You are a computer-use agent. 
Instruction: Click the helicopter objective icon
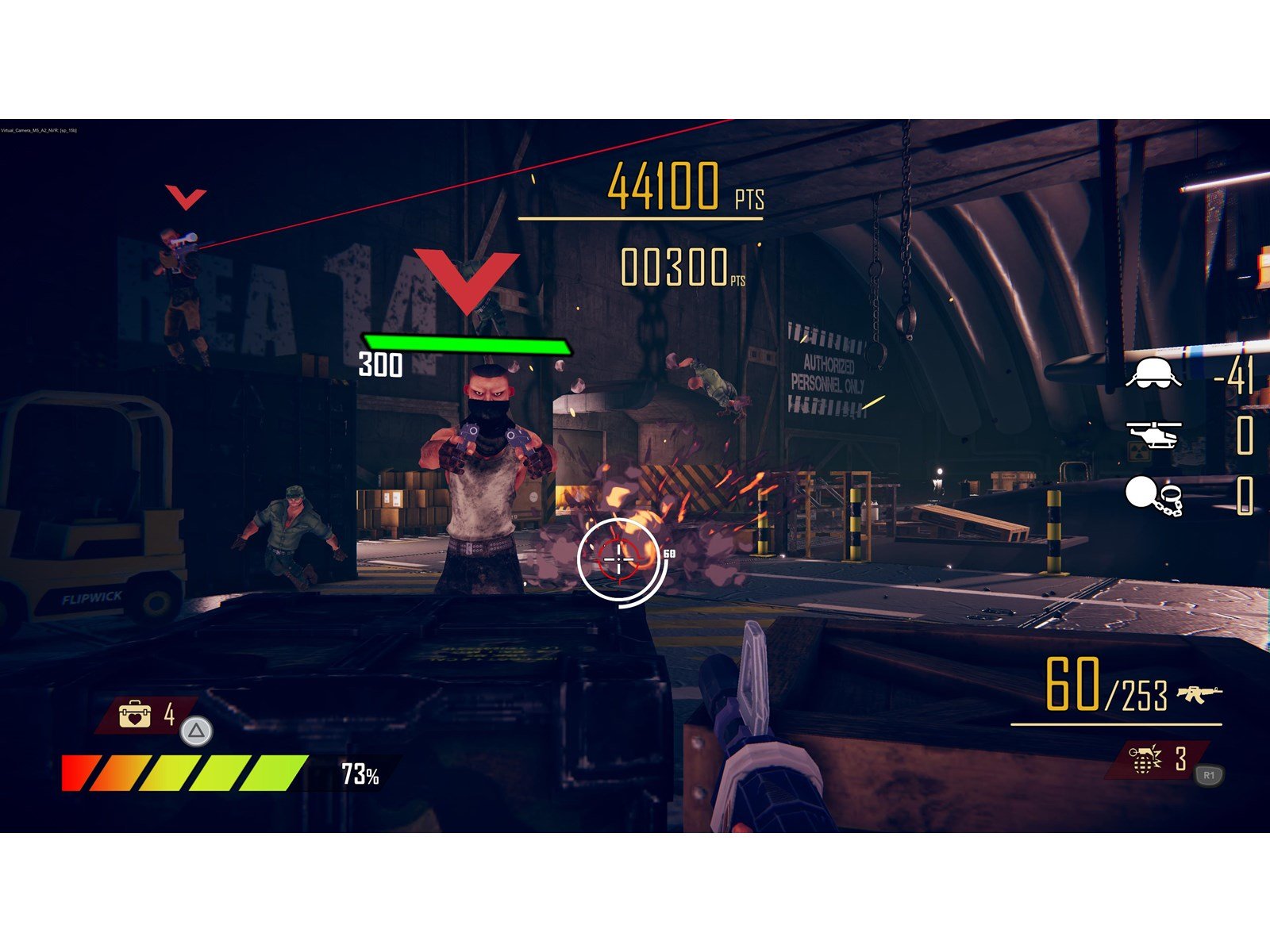(x=1153, y=434)
